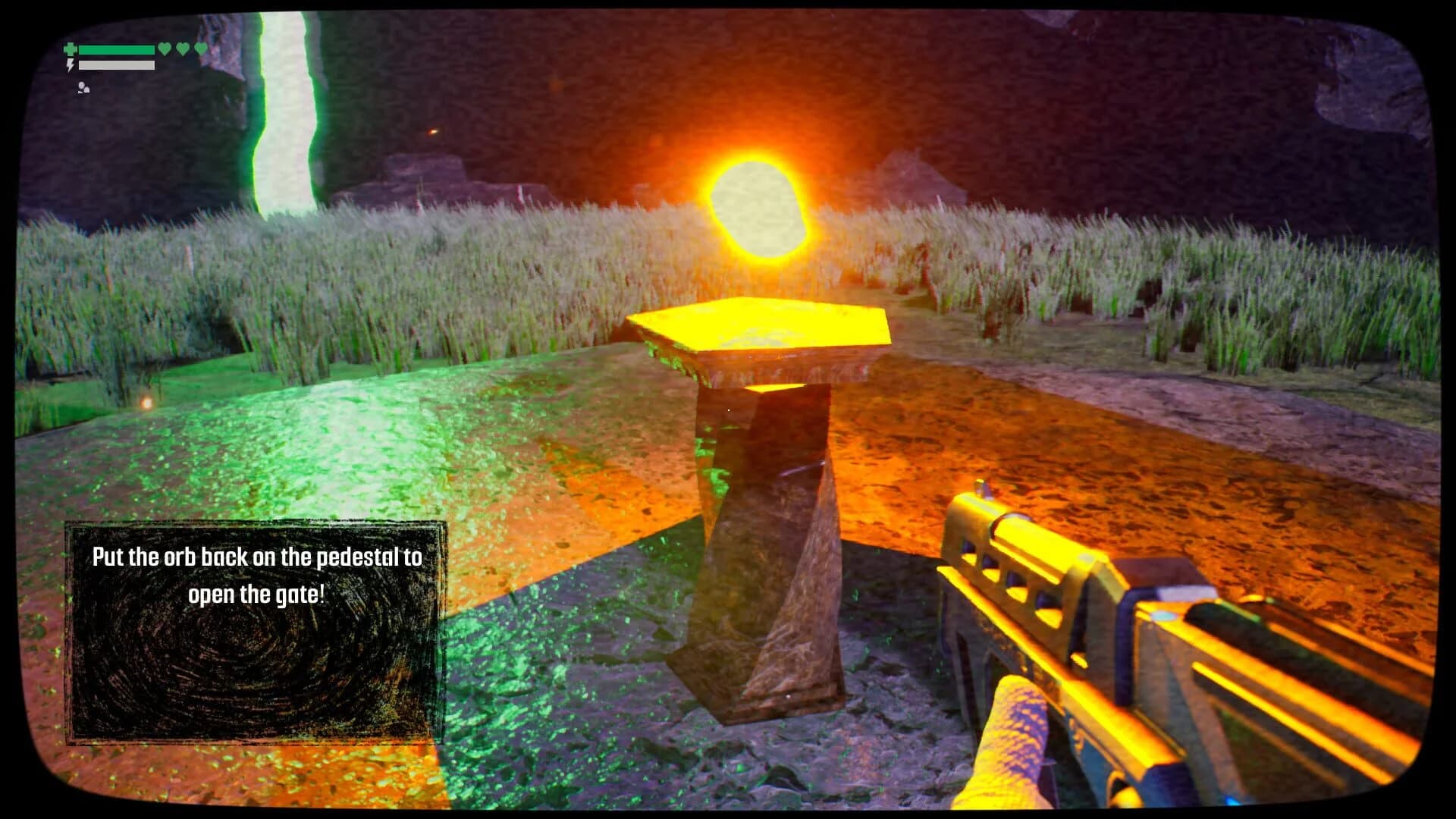Image resolution: width=1456 pixels, height=819 pixels.
Task: Click the heart row to toggle lives display
Action: coord(183,49)
